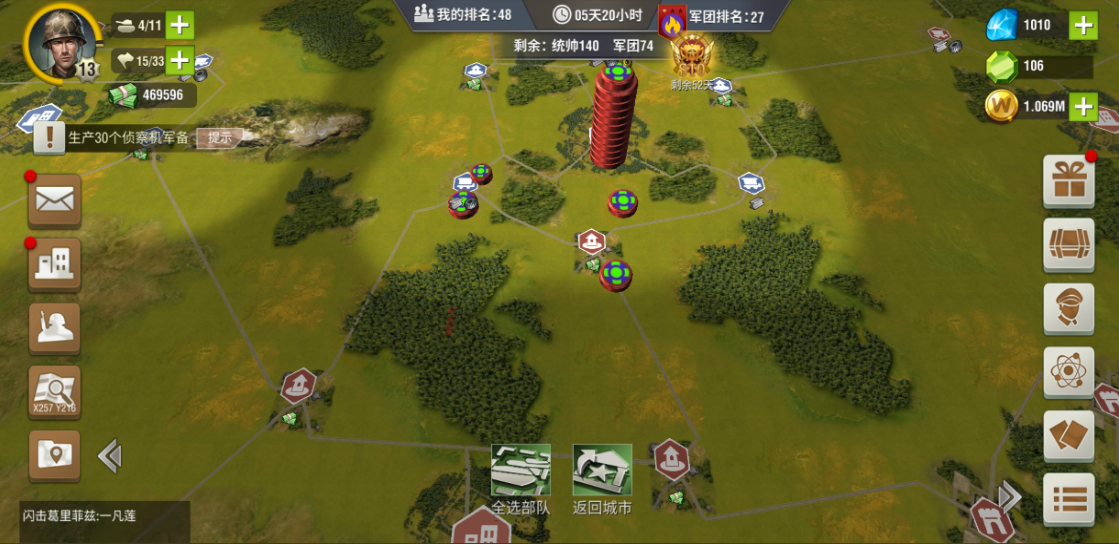Collapse the left side panel arrows

click(x=109, y=457)
